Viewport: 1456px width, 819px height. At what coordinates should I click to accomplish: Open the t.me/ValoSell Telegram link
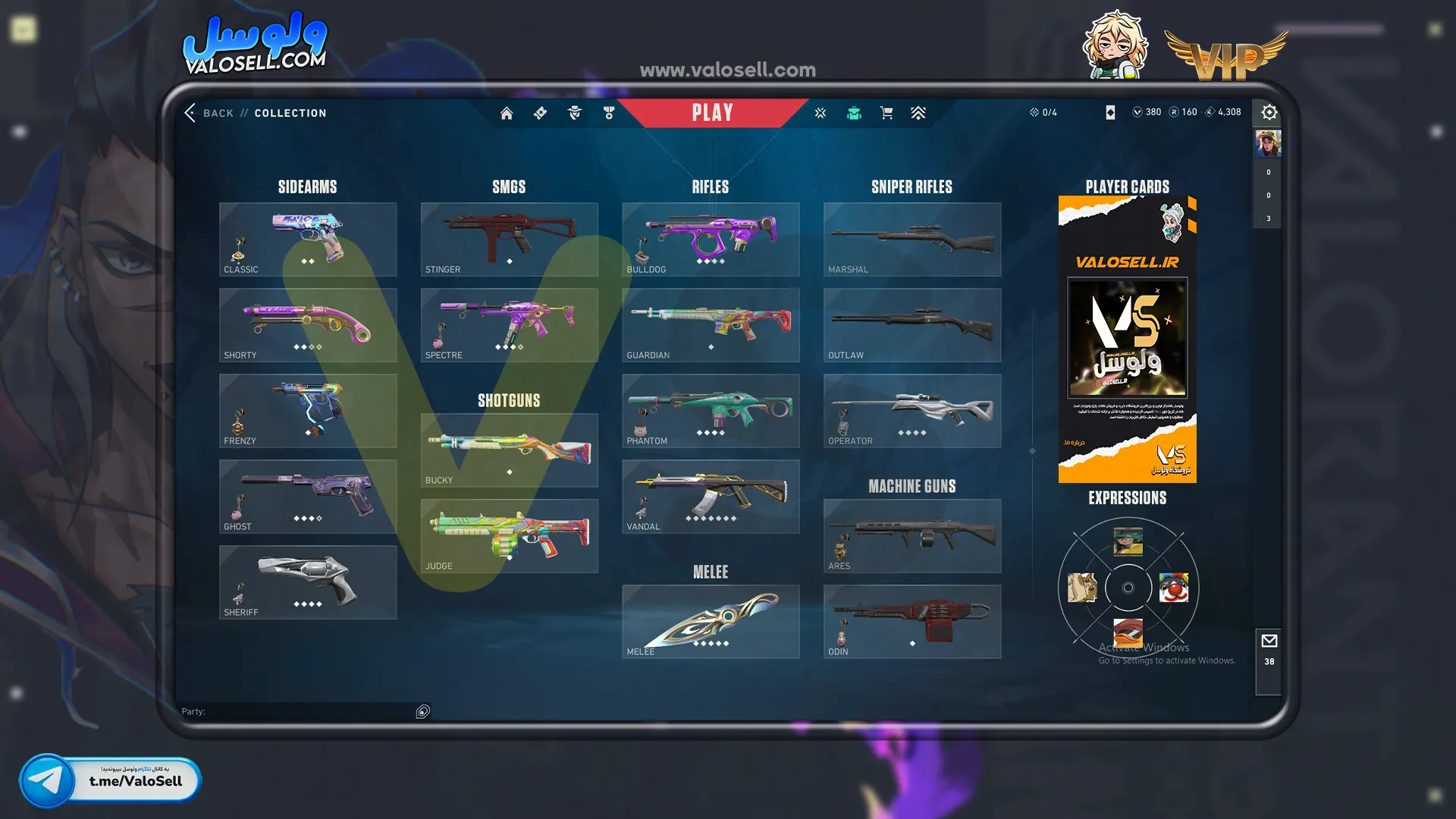[111, 780]
